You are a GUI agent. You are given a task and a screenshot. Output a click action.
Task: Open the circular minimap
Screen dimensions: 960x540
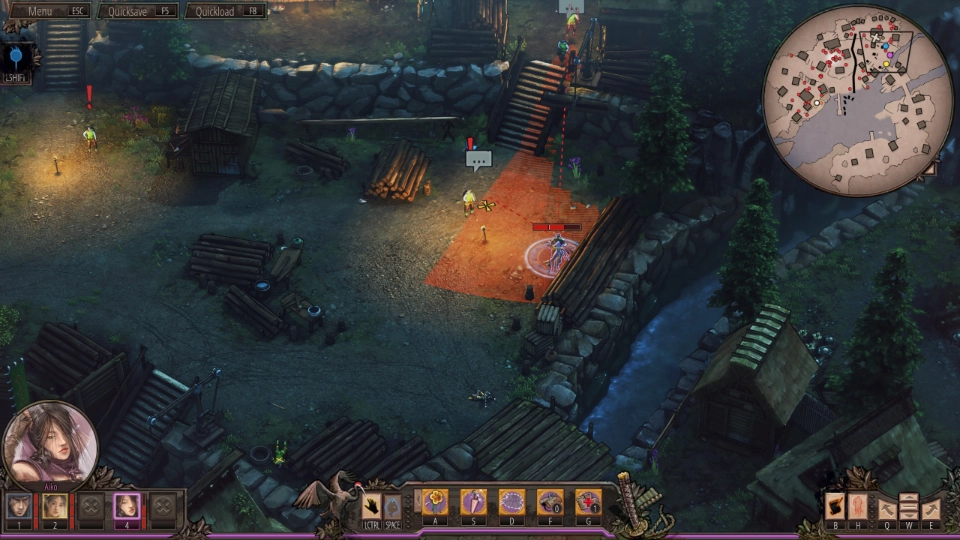coord(858,100)
